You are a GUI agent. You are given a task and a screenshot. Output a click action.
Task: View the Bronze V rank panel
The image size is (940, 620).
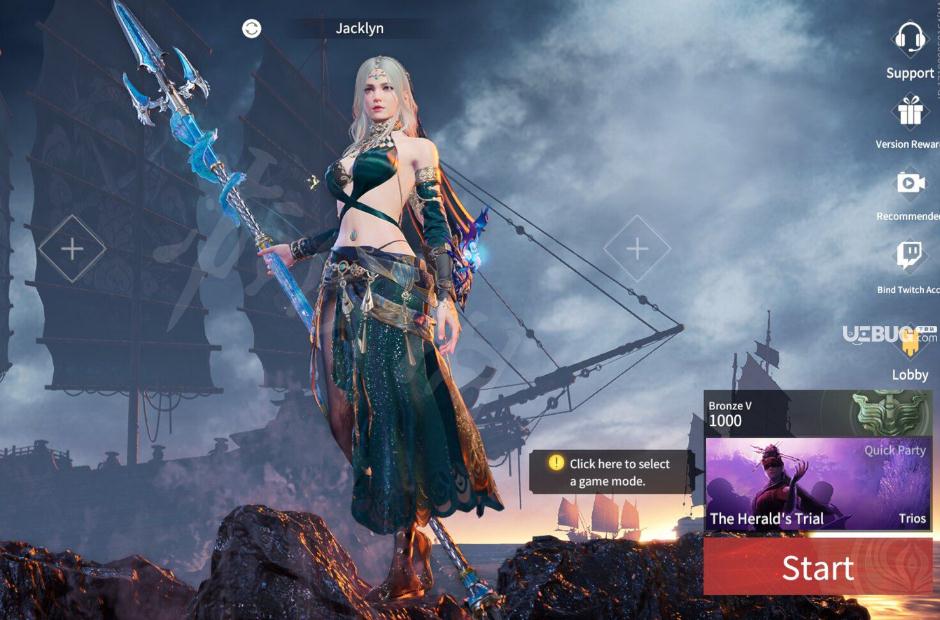pyautogui.click(x=818, y=412)
